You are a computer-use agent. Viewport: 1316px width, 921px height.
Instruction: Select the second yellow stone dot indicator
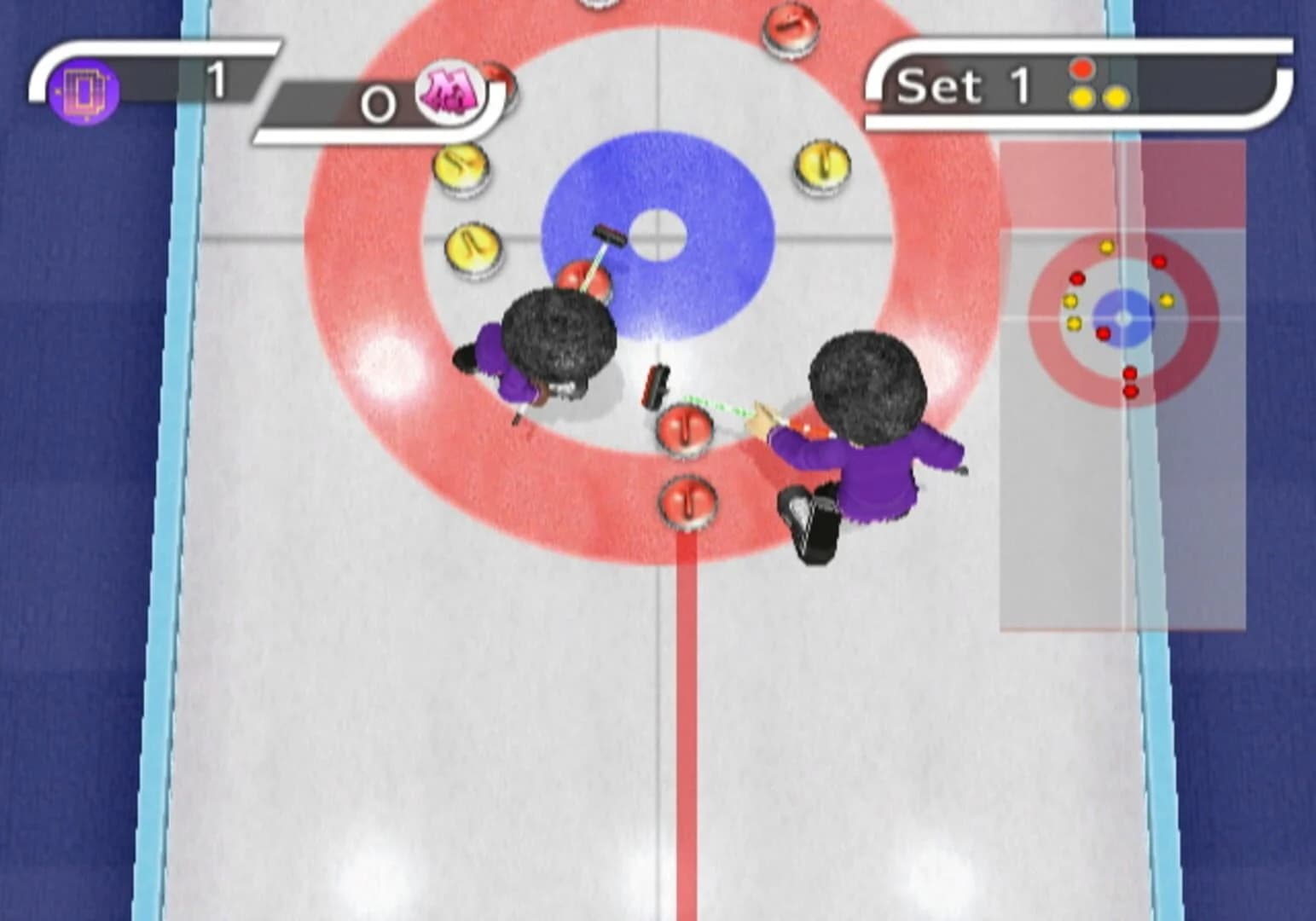coord(1117,96)
